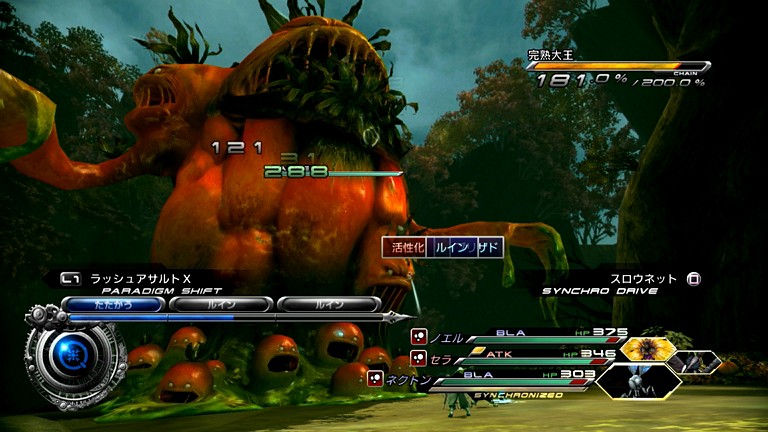The height and width of the screenshot is (432, 768).
Task: Open Paradigm Shift ラッシュアサルトX
Action: 130,279
